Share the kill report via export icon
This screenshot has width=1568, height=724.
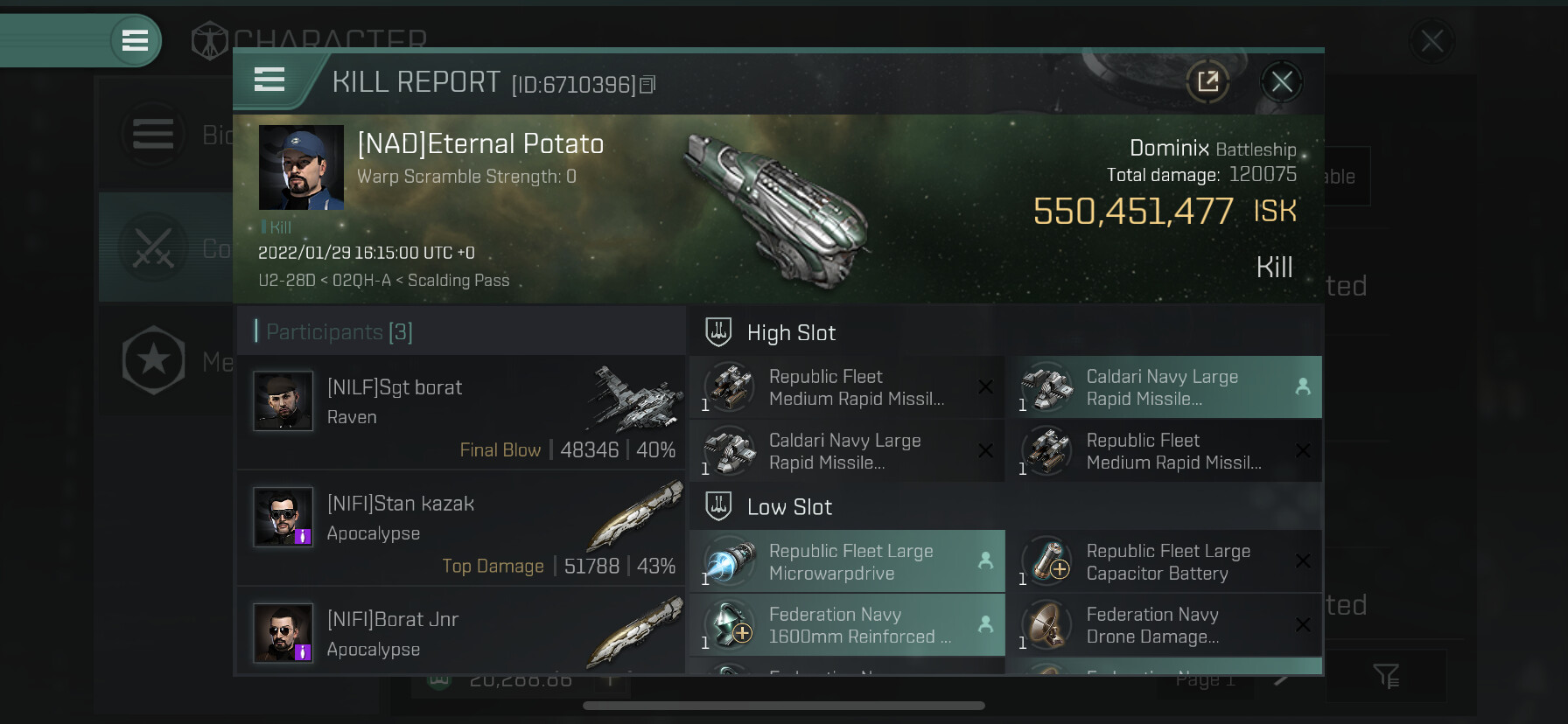point(1207,82)
